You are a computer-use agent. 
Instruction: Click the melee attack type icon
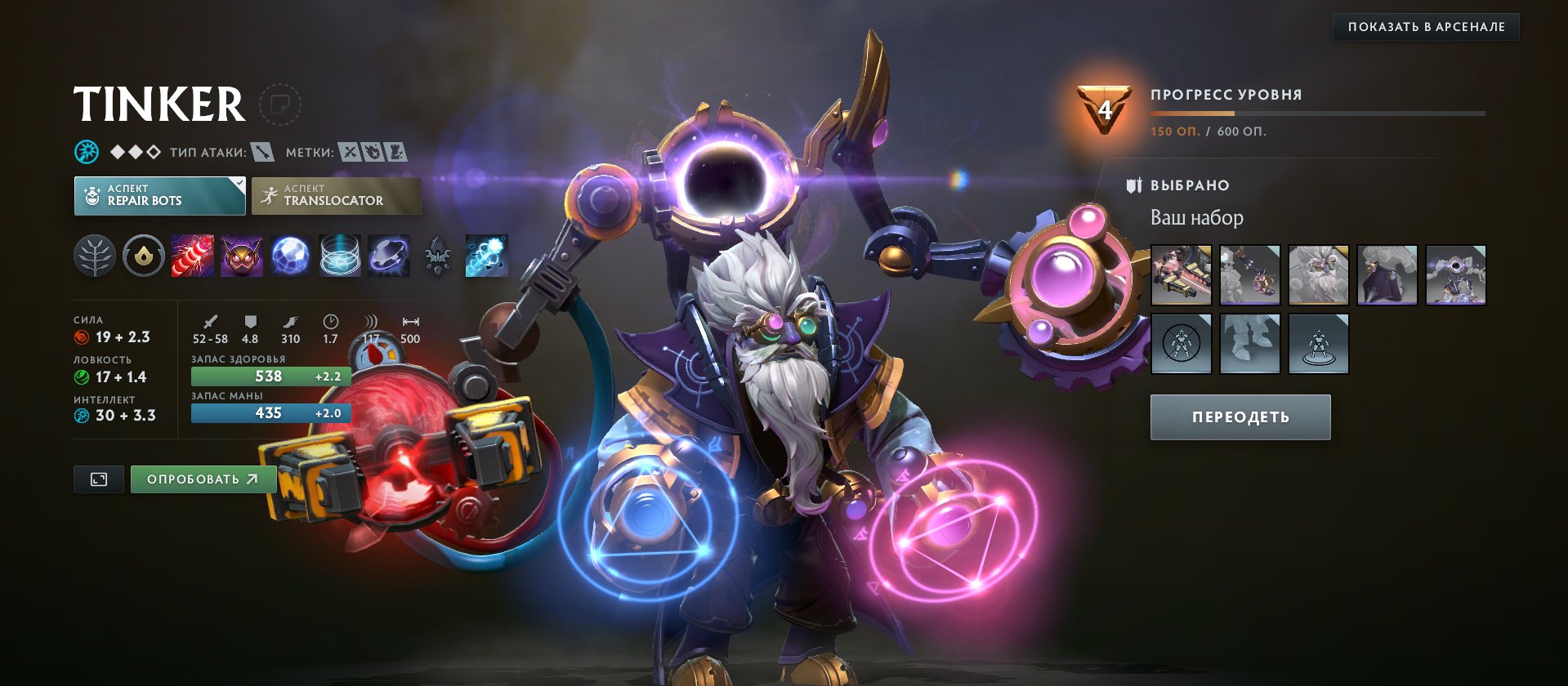(x=261, y=152)
